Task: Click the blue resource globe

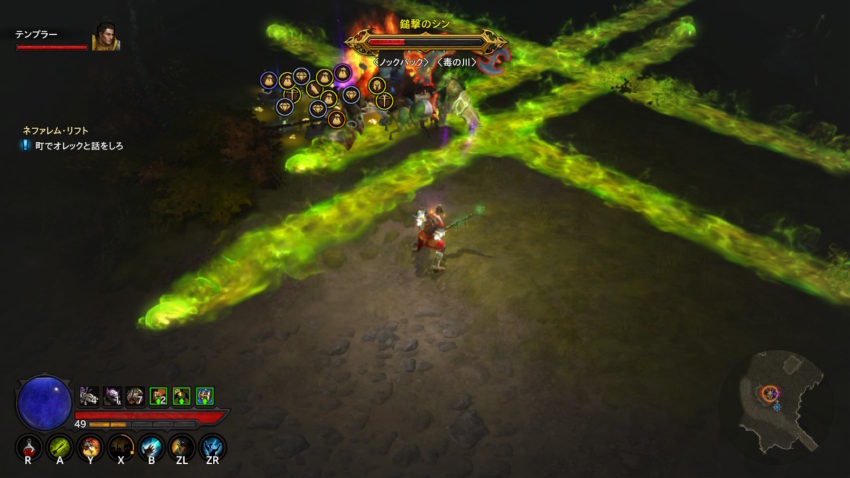Action: click(x=44, y=401)
